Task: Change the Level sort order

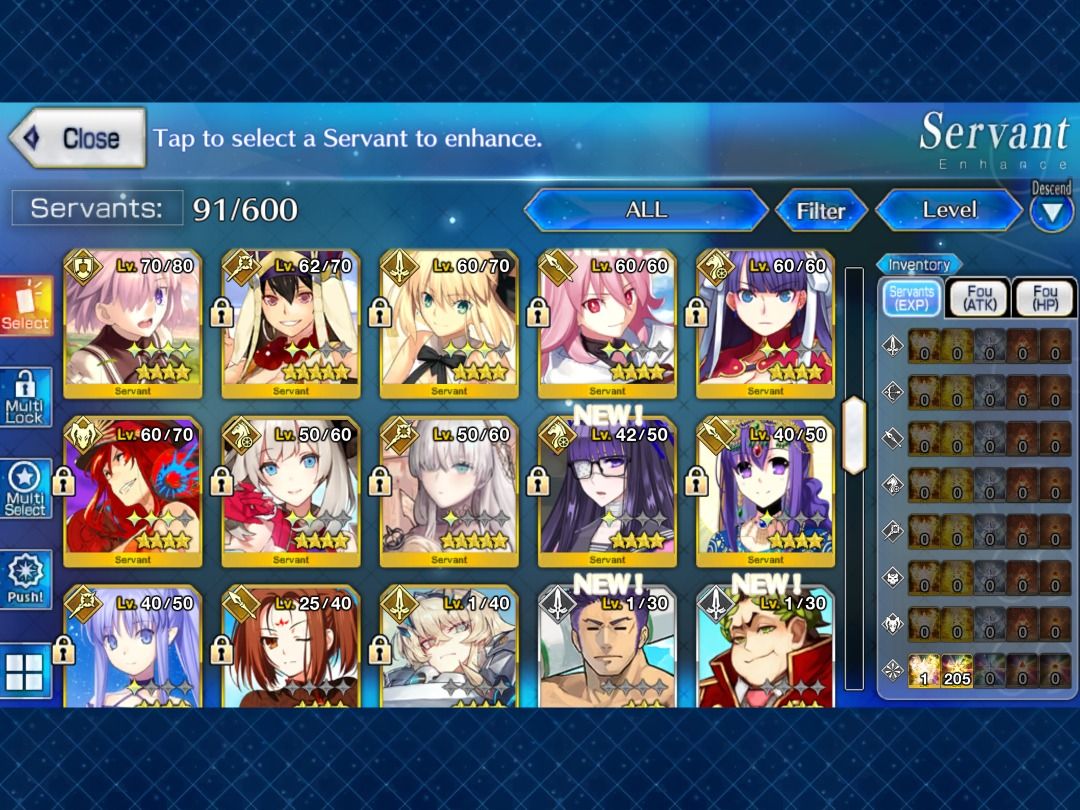Action: pyautogui.click(x=948, y=210)
